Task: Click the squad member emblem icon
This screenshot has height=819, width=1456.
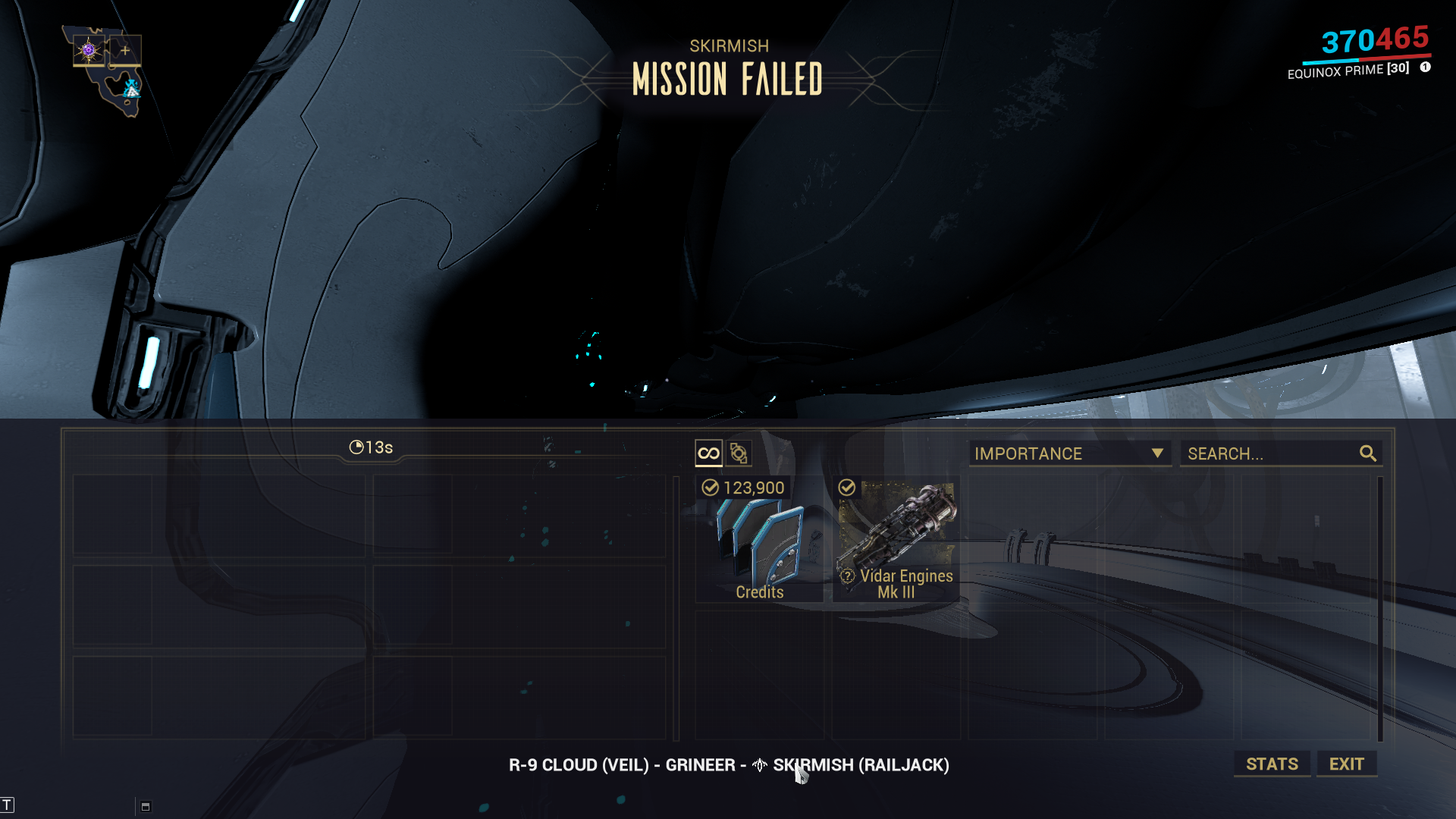Action: pos(89,51)
